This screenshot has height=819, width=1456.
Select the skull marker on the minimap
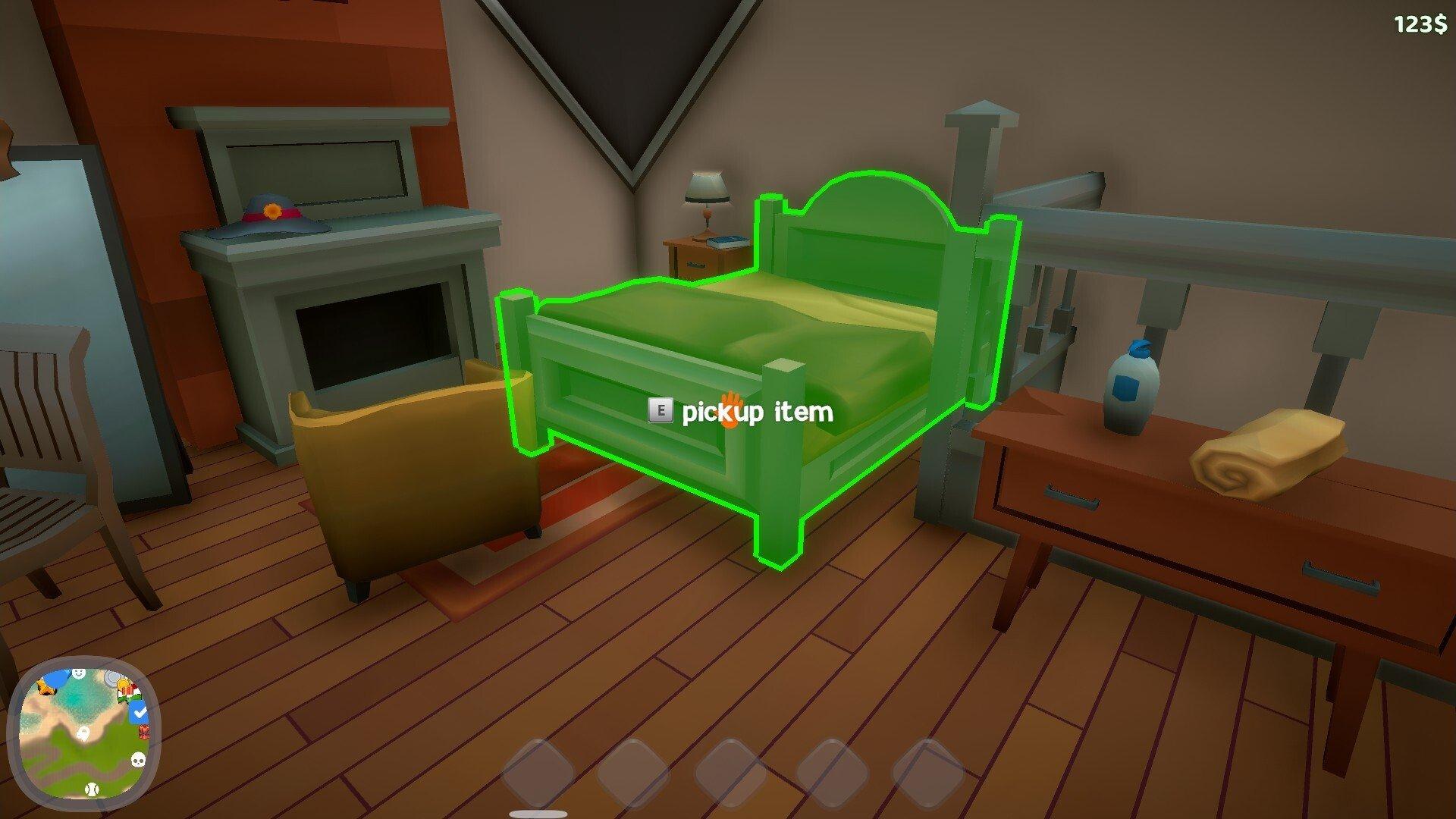click(138, 759)
